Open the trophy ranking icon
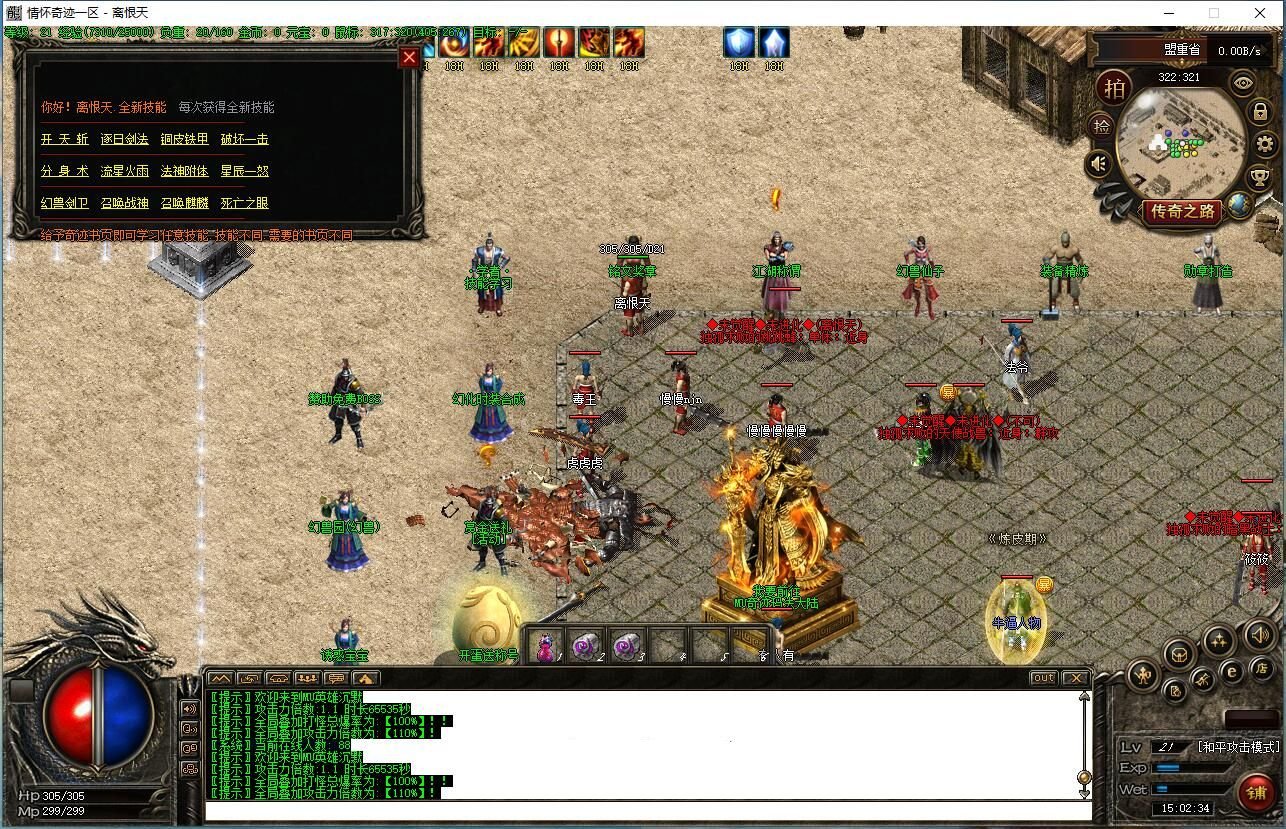Image resolution: width=1286 pixels, height=829 pixels. 1261,178
